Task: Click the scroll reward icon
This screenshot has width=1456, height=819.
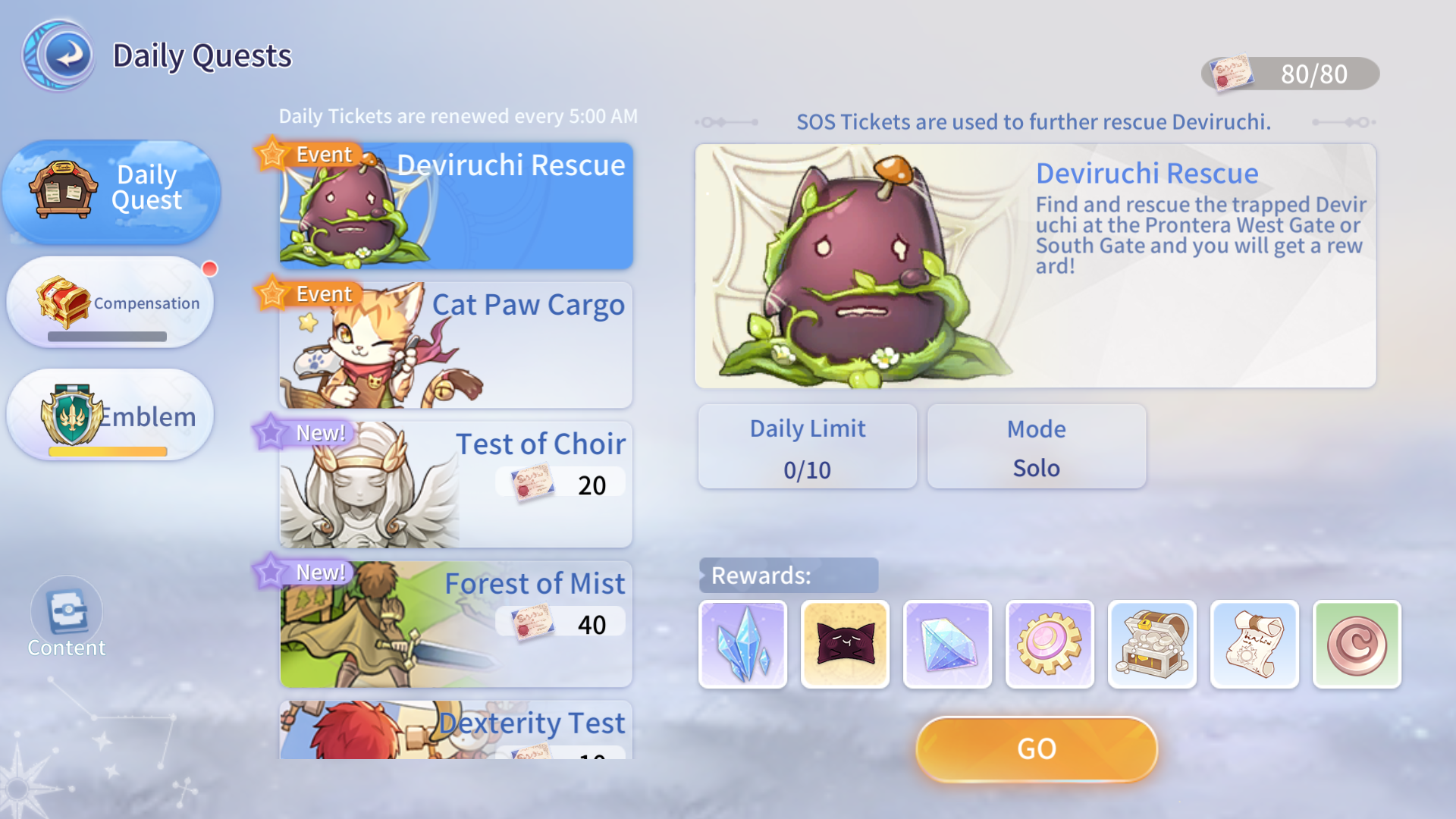Action: click(1255, 645)
